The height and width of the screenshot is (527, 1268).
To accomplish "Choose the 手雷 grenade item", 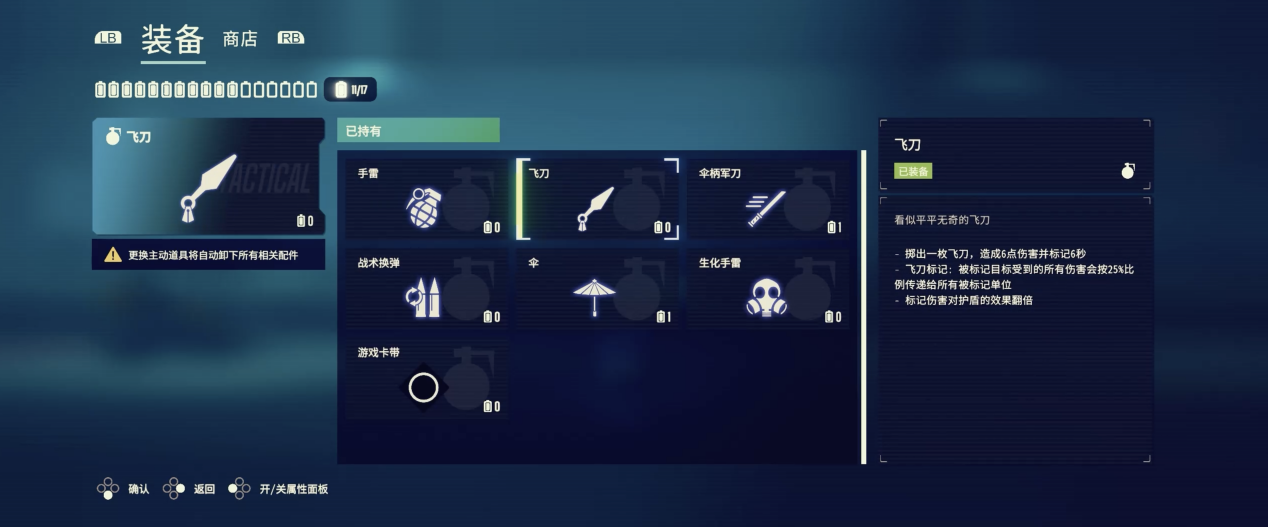I will click(427, 200).
